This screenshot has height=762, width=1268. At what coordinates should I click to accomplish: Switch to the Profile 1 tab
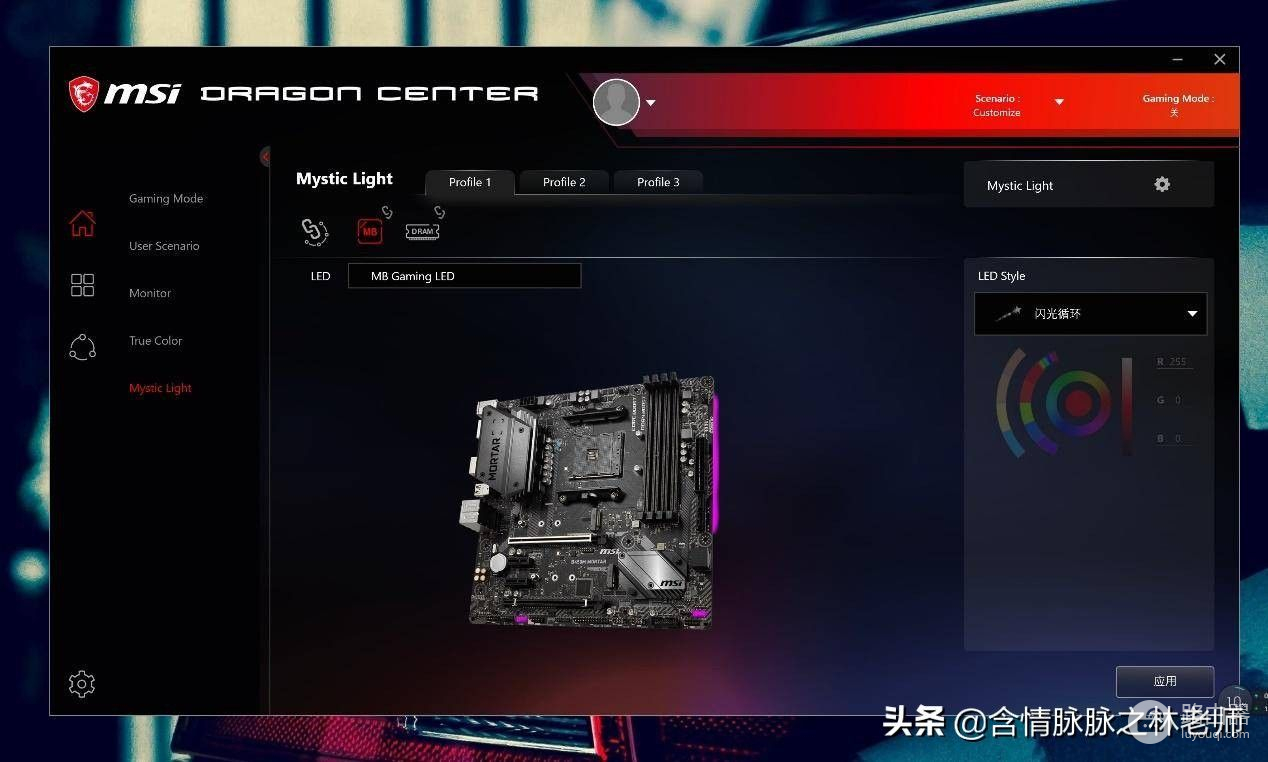point(470,182)
